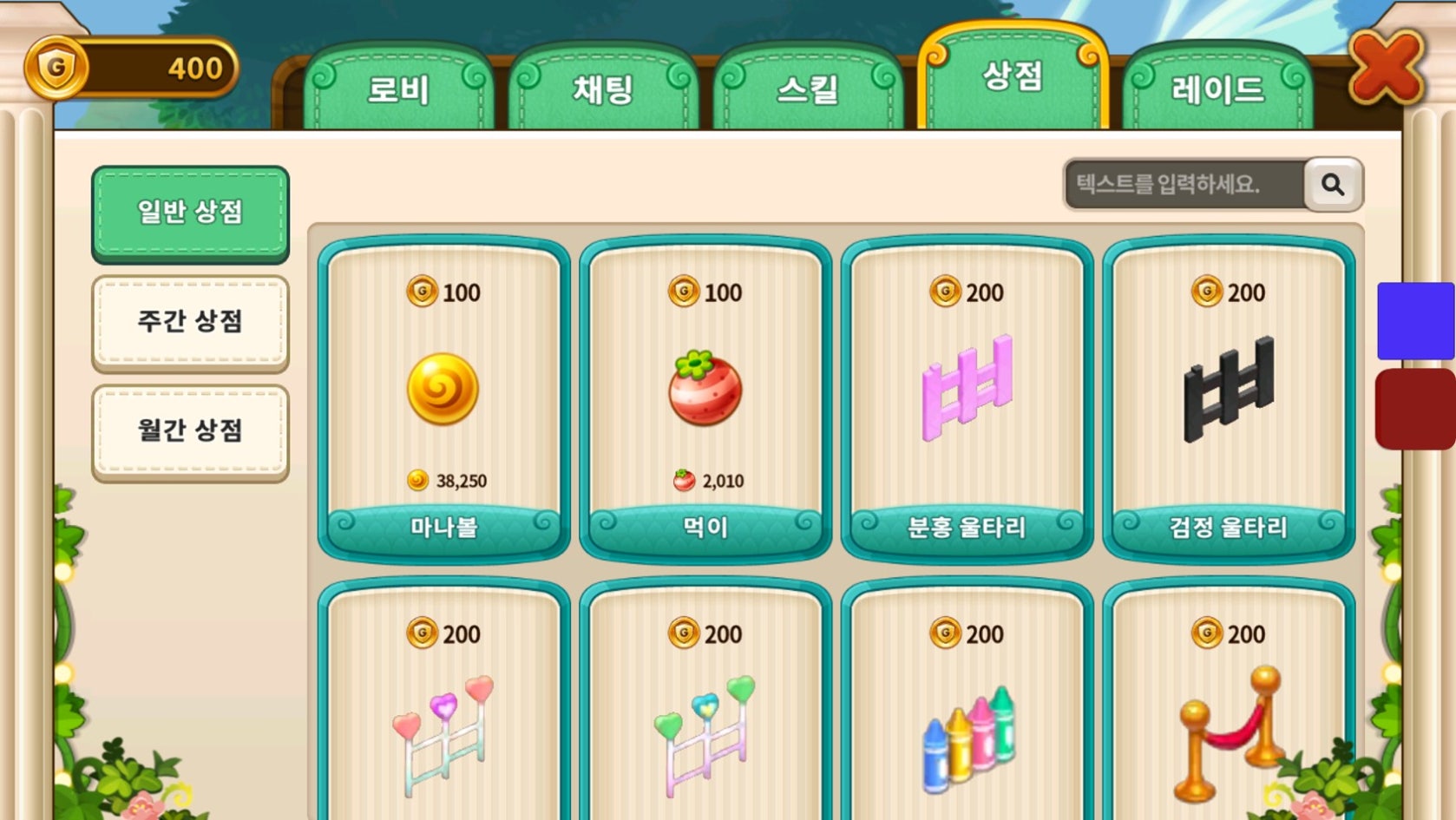Pick the 검정 울타리 black fence card
Screen dimensions: 1456x820
point(1229,399)
